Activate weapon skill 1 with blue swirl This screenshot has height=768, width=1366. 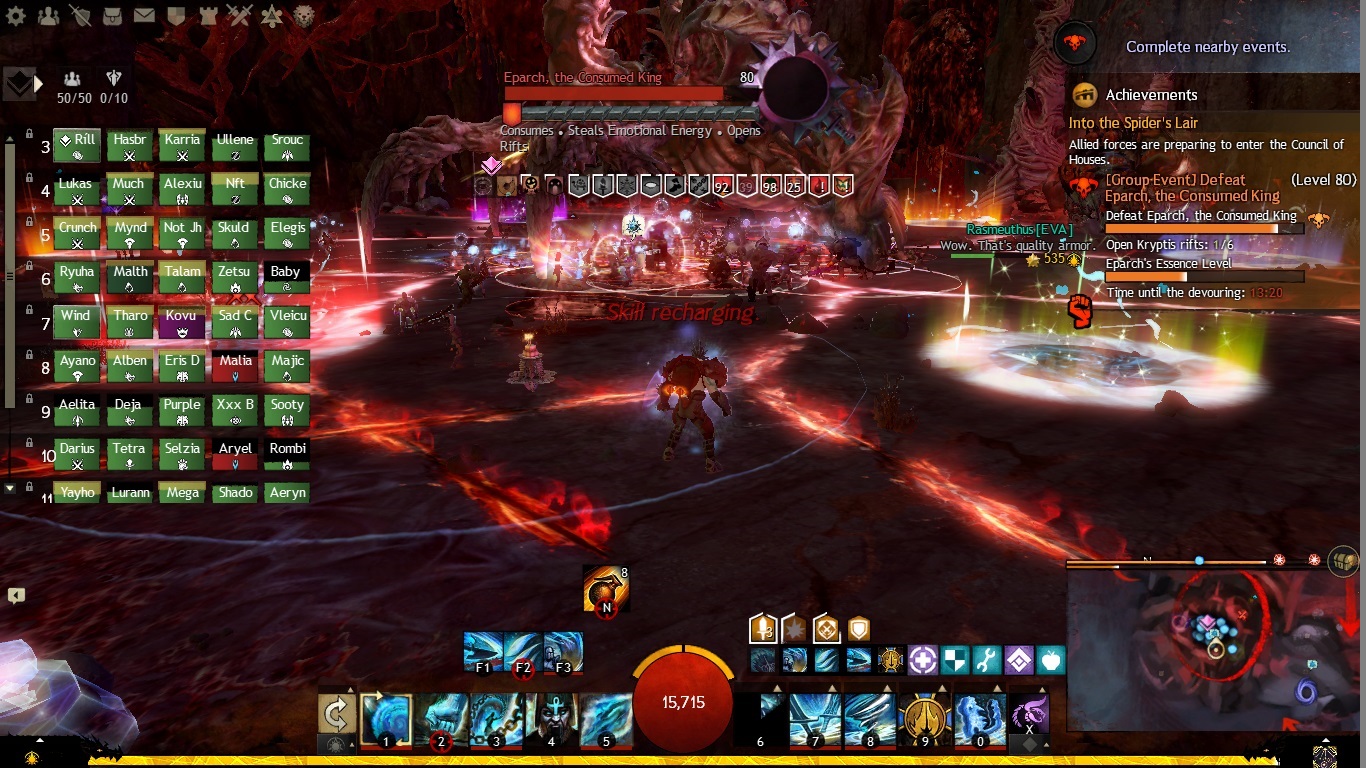tap(386, 719)
